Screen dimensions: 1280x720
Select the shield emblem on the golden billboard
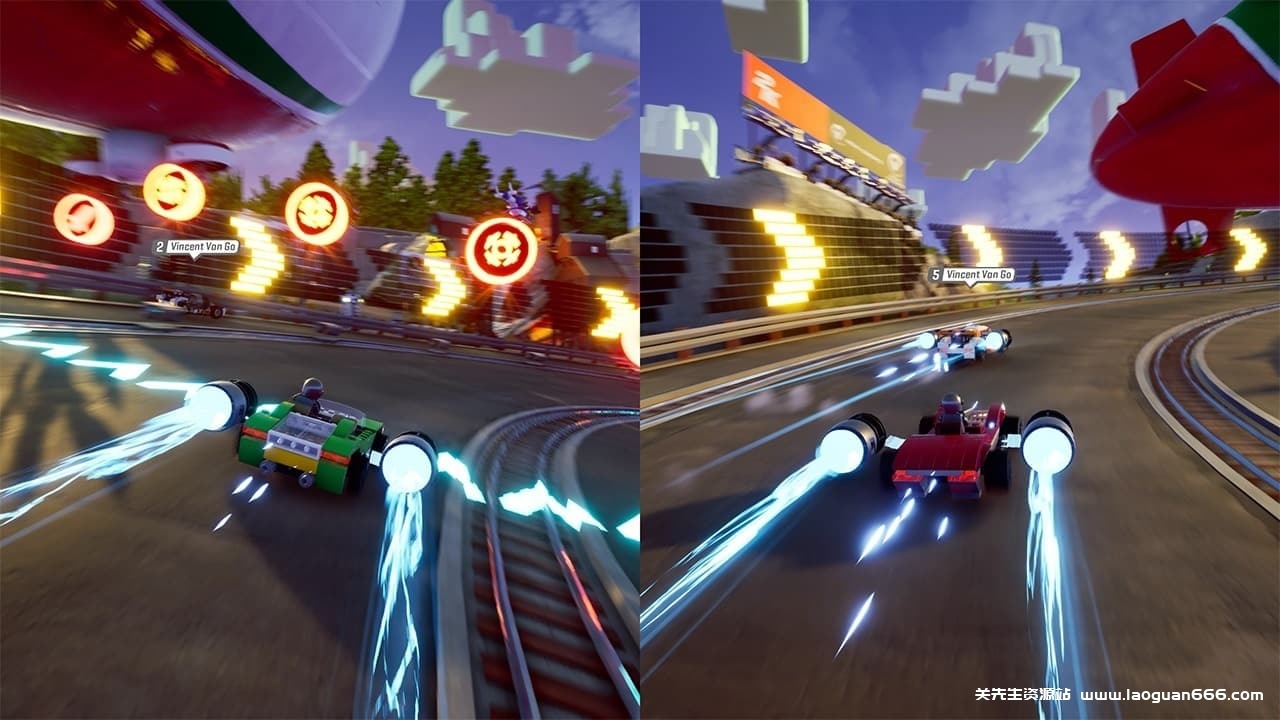point(838,130)
